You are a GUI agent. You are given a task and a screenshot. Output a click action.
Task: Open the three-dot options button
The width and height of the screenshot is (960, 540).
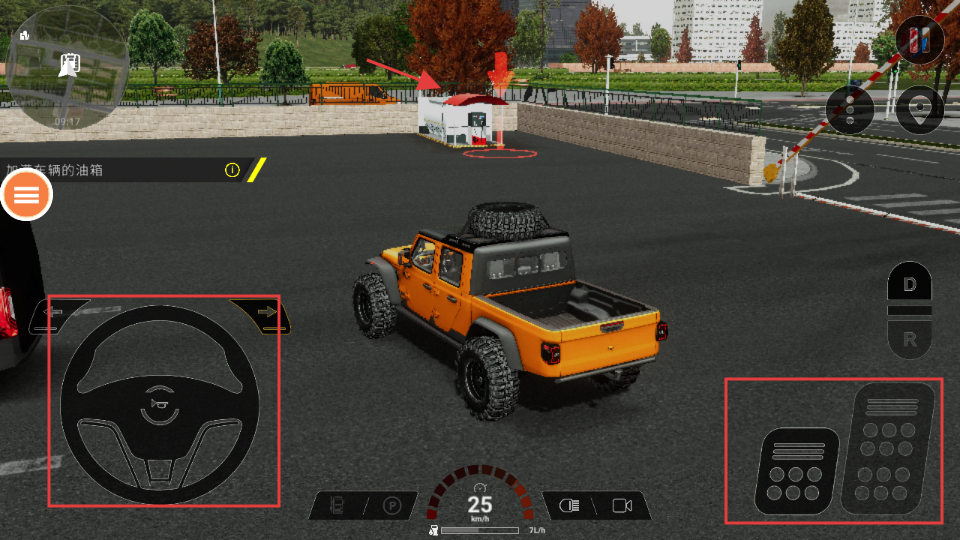click(x=850, y=109)
